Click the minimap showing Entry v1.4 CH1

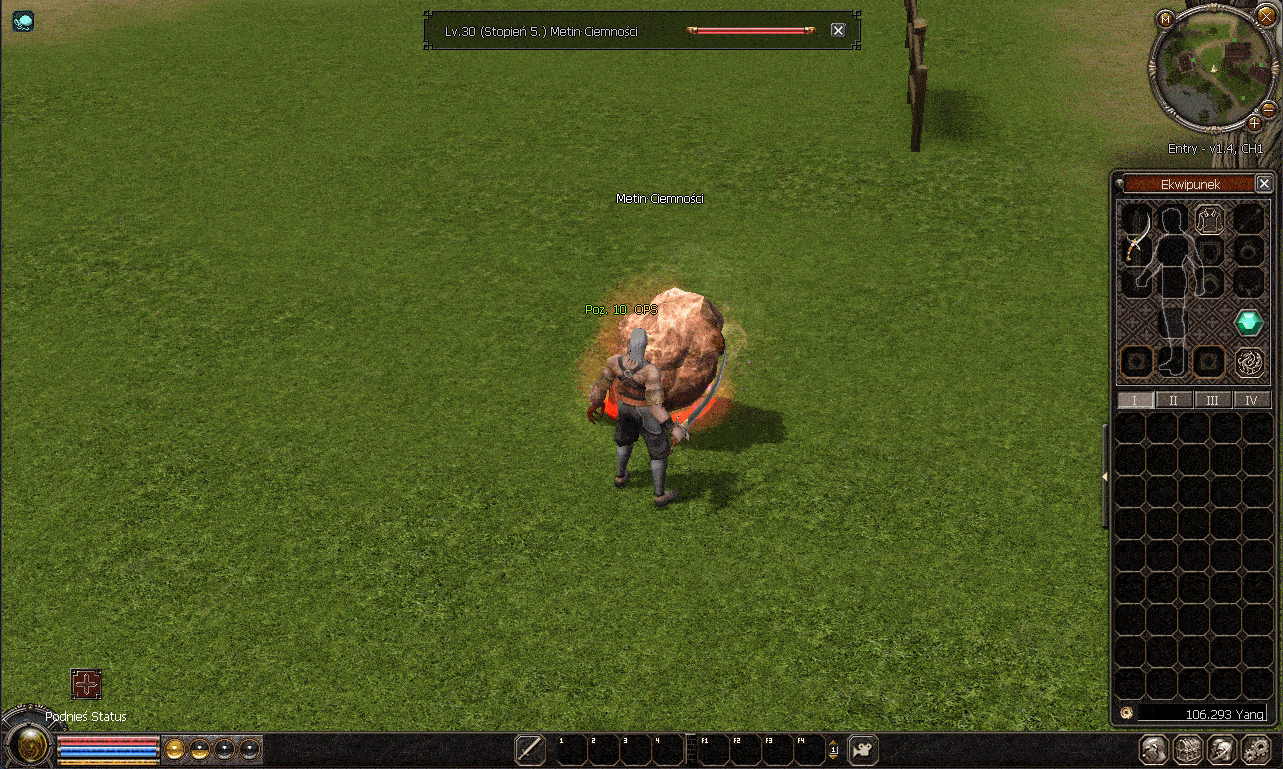click(1212, 70)
